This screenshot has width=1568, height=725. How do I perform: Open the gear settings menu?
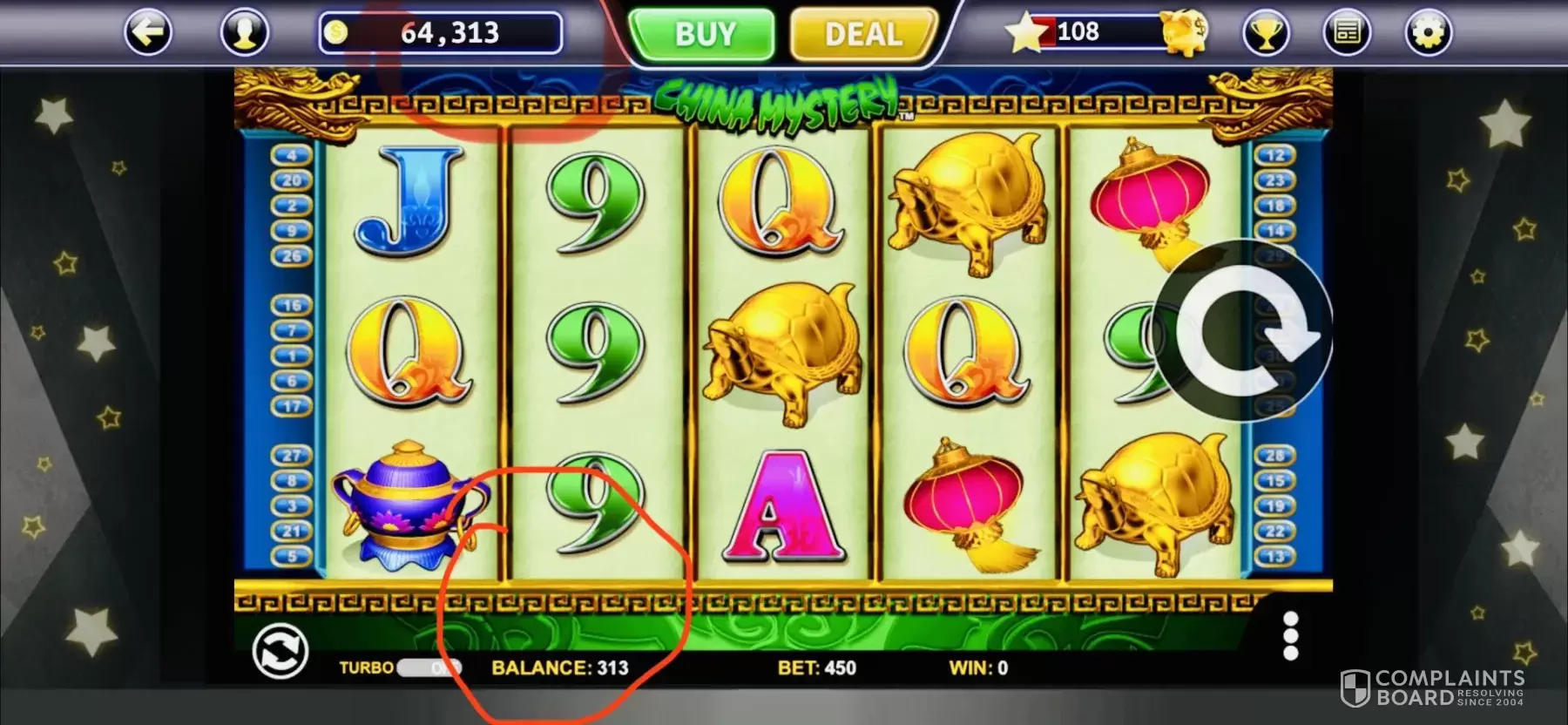[x=1429, y=33]
